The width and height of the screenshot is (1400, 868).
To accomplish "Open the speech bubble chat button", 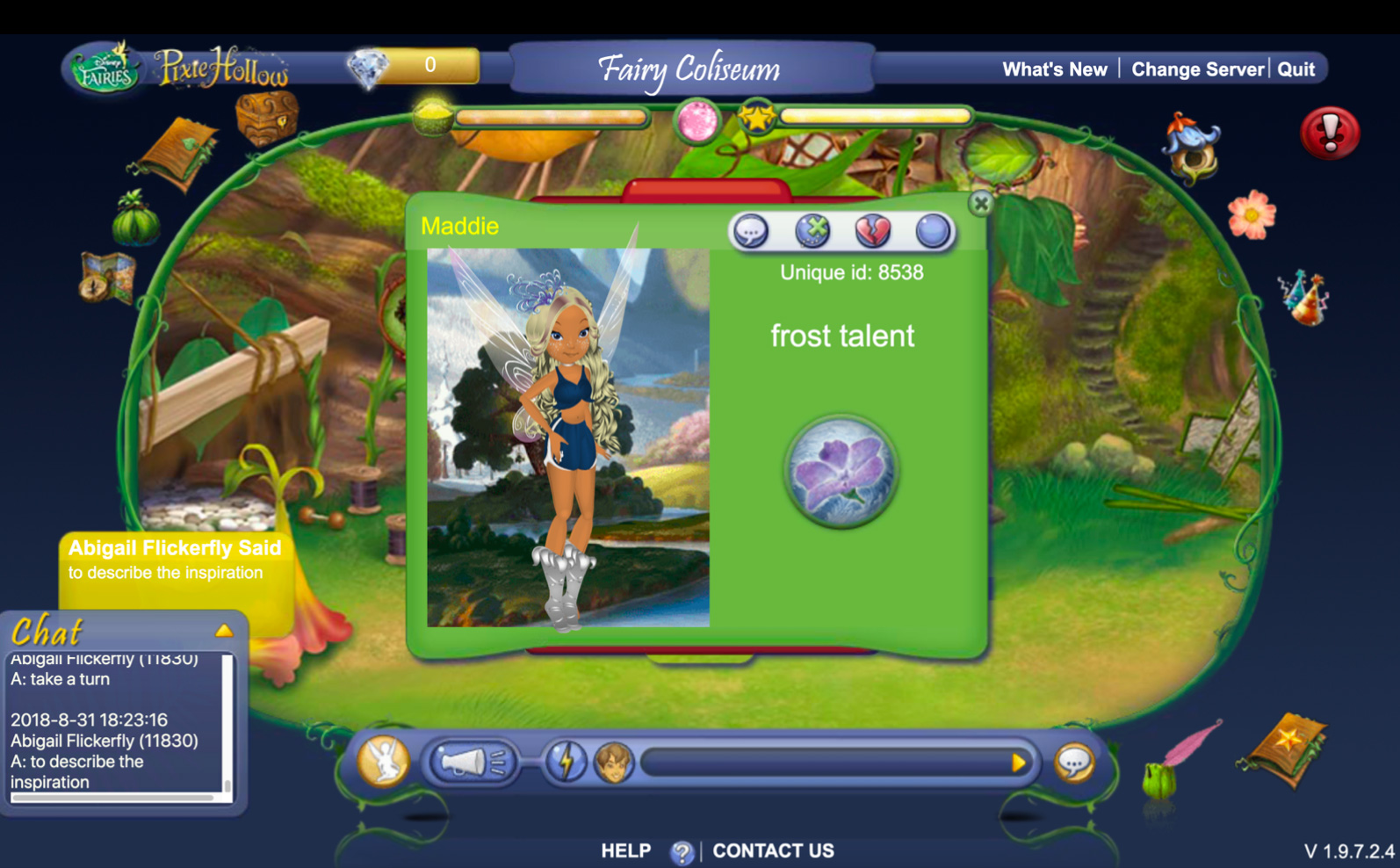I will click(x=1073, y=762).
